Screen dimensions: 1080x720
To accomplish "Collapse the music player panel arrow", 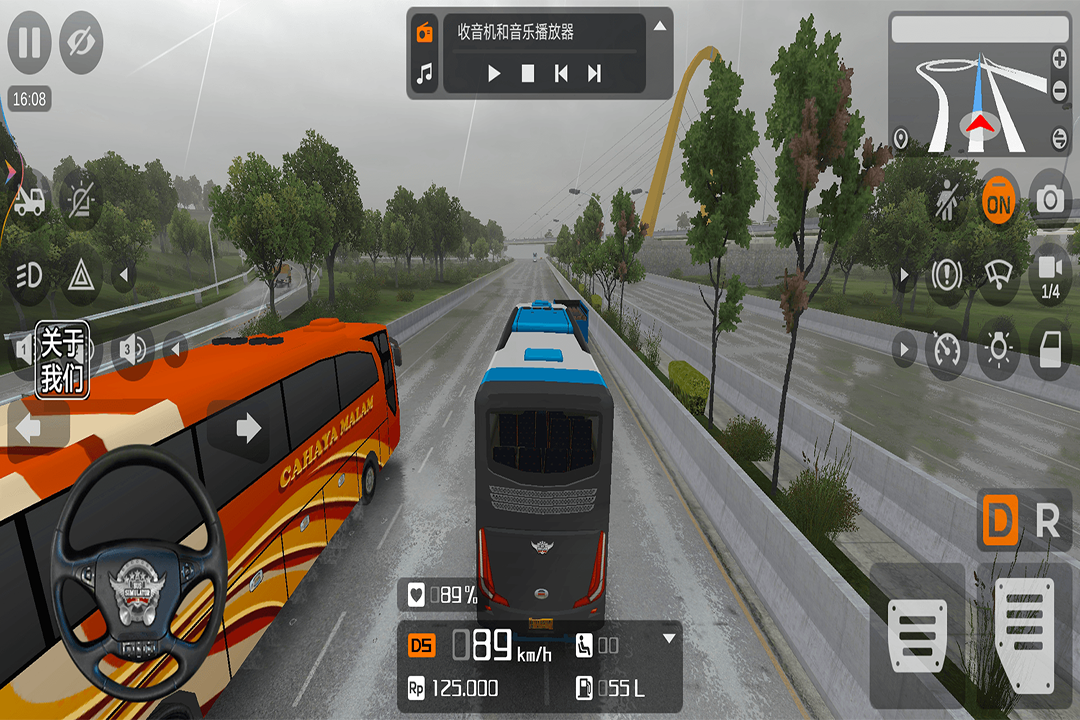I will (x=660, y=27).
